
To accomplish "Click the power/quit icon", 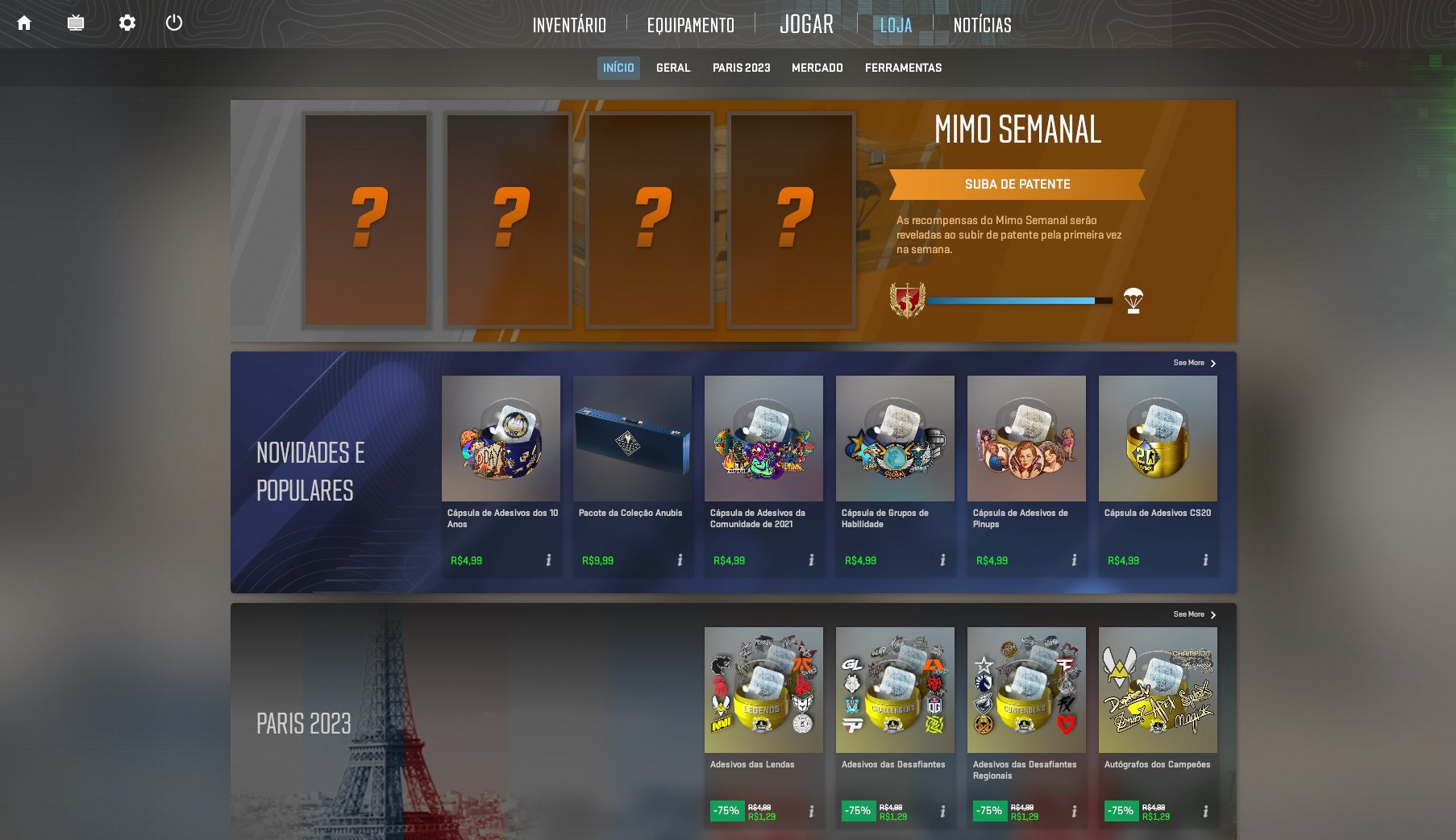I will pos(175,23).
